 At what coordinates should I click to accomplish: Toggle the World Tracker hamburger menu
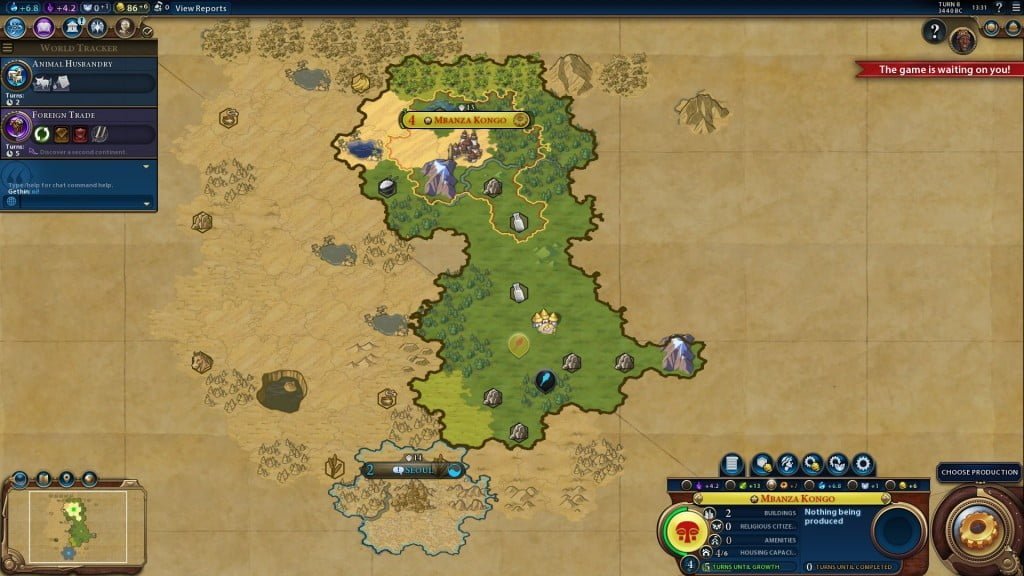point(8,48)
